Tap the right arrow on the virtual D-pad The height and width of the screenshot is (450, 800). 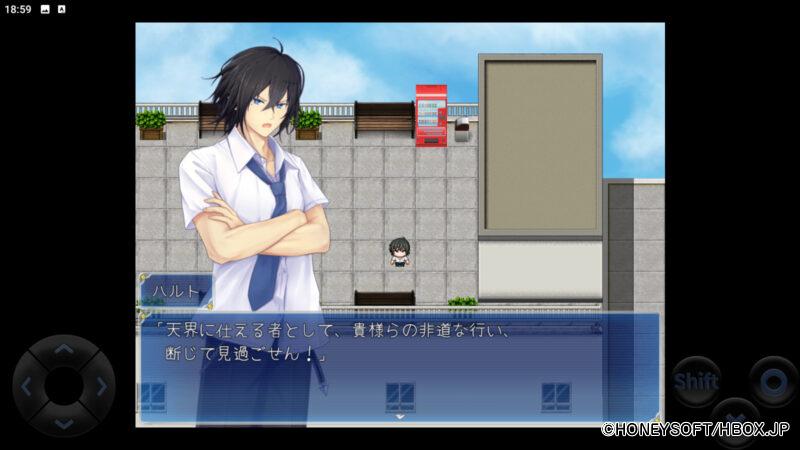99,386
